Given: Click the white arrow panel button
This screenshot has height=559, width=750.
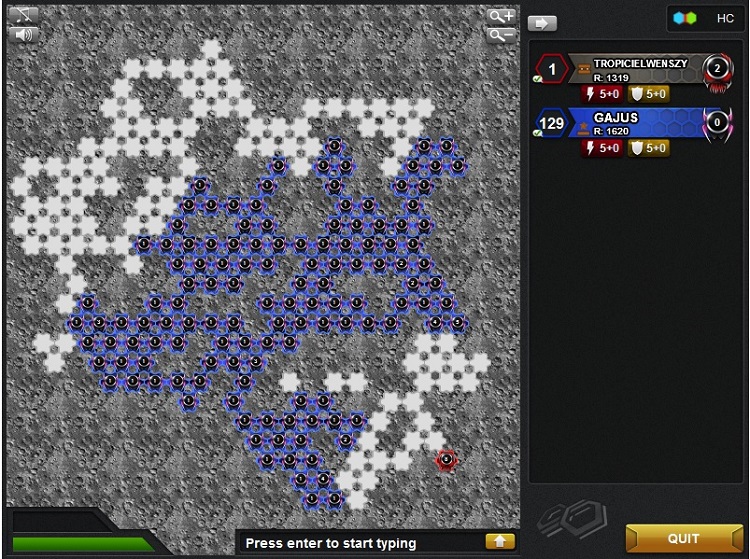Looking at the screenshot, I should coord(542,23).
